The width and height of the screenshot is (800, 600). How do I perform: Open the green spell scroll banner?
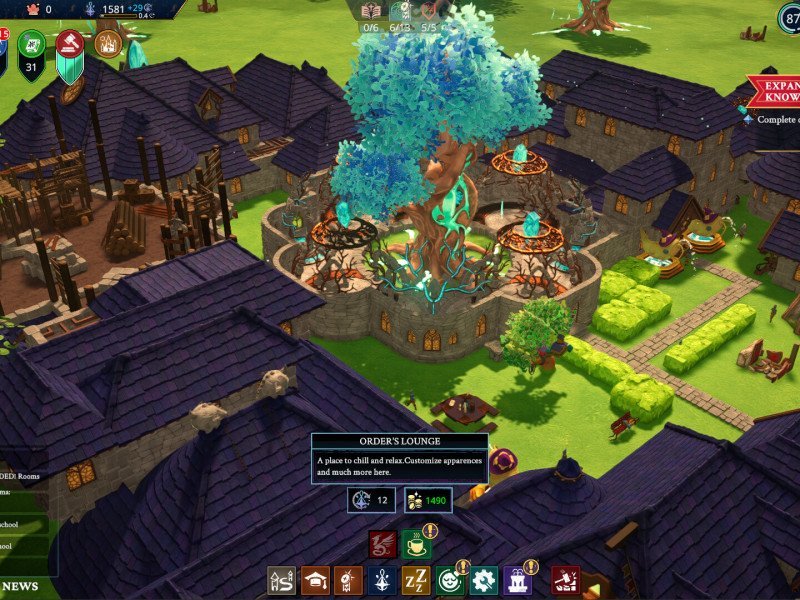pos(31,44)
